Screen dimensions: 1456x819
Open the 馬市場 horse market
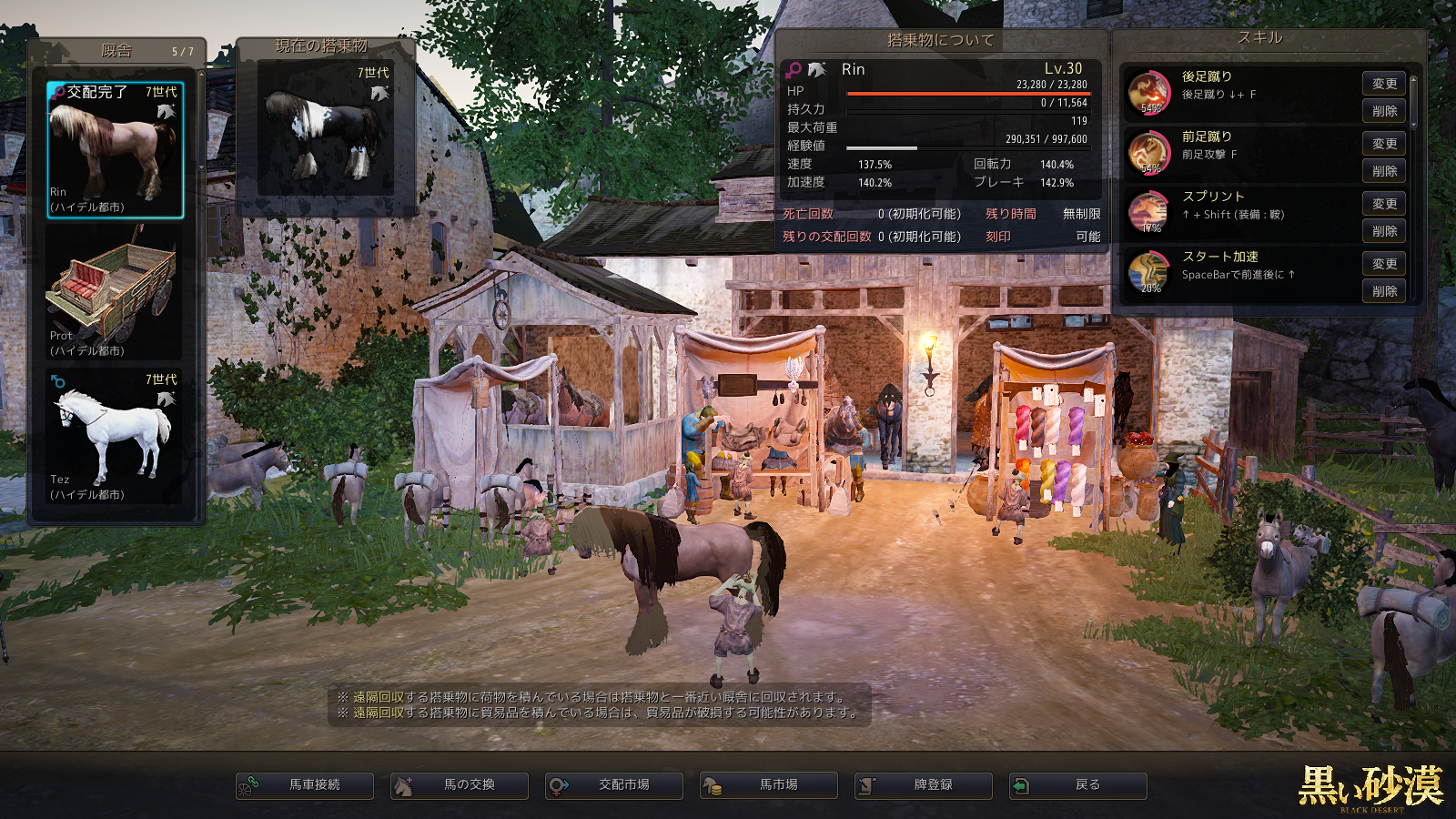coord(769,785)
